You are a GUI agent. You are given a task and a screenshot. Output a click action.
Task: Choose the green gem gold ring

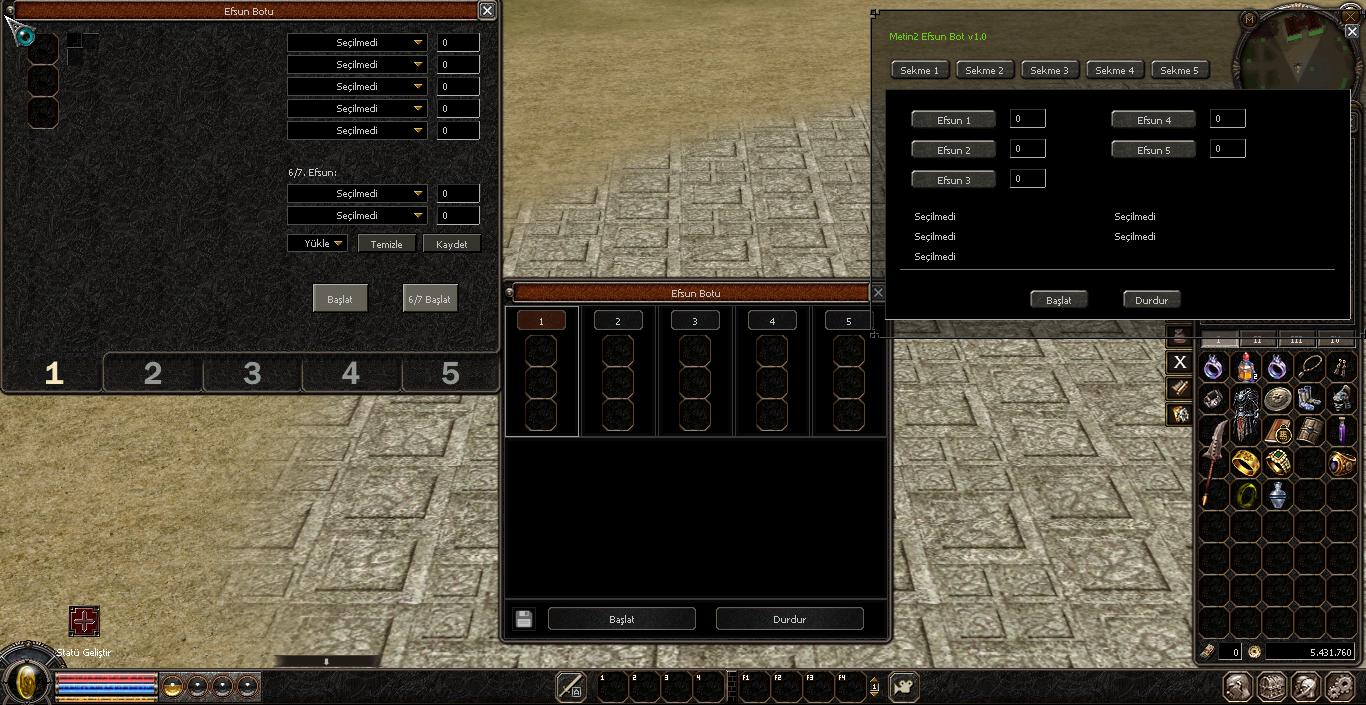1278,462
